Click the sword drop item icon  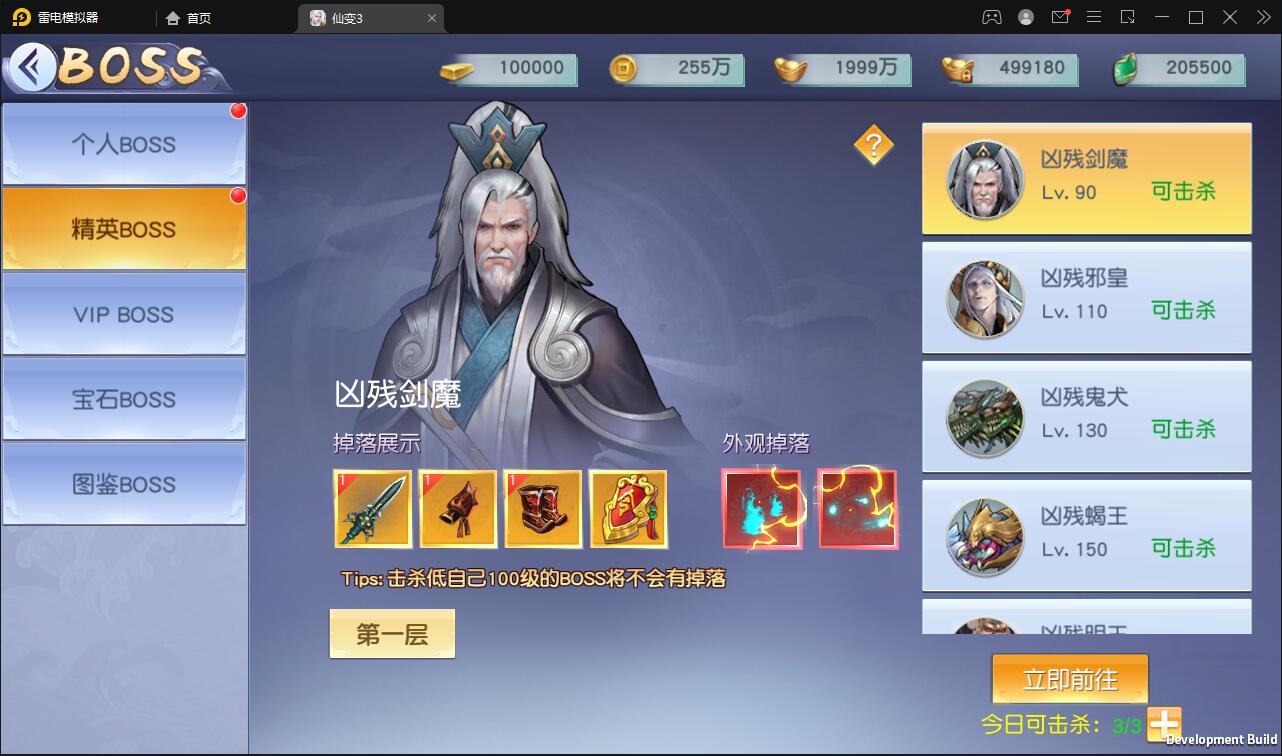(372, 509)
